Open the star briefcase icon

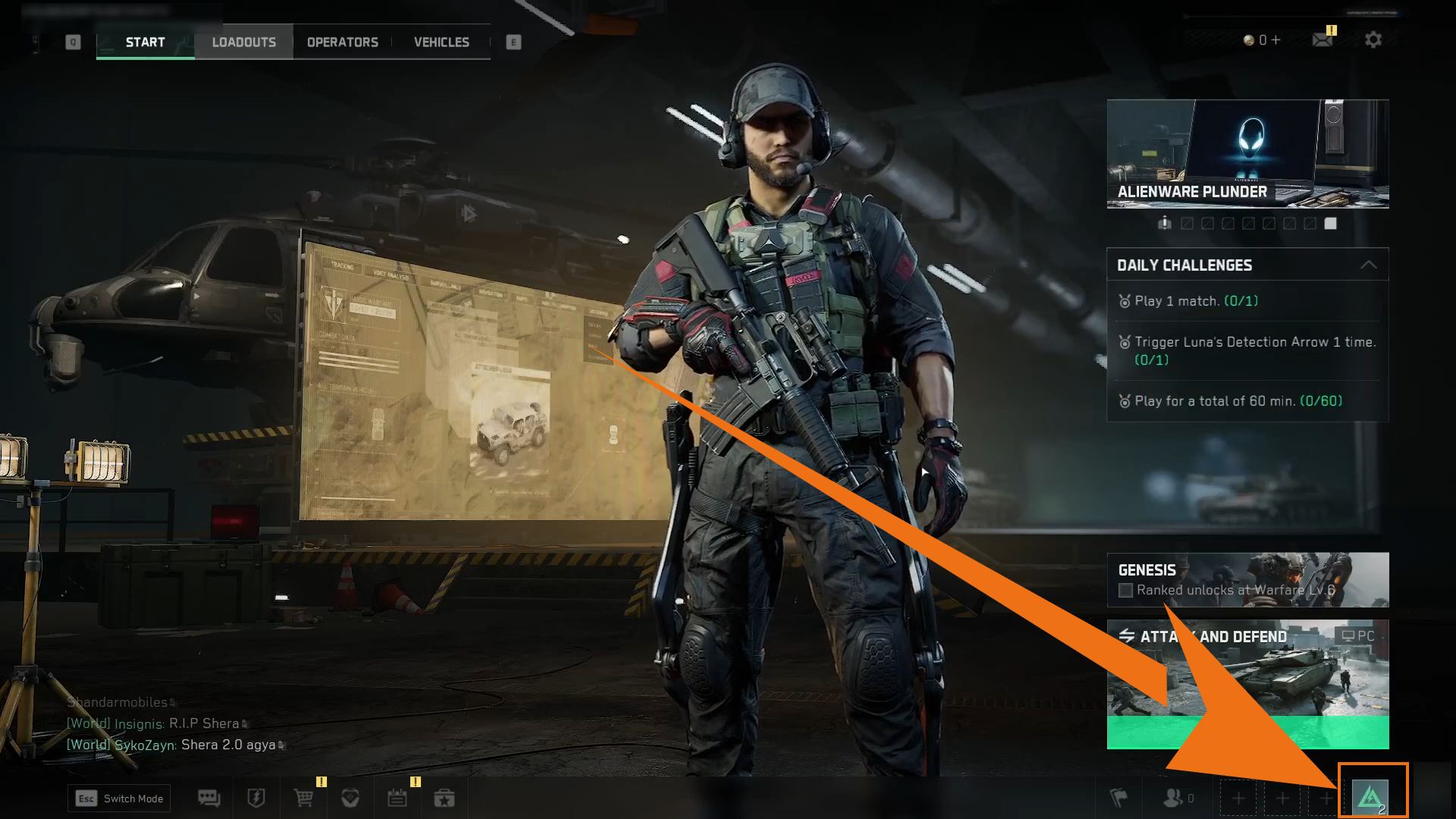pos(444,799)
